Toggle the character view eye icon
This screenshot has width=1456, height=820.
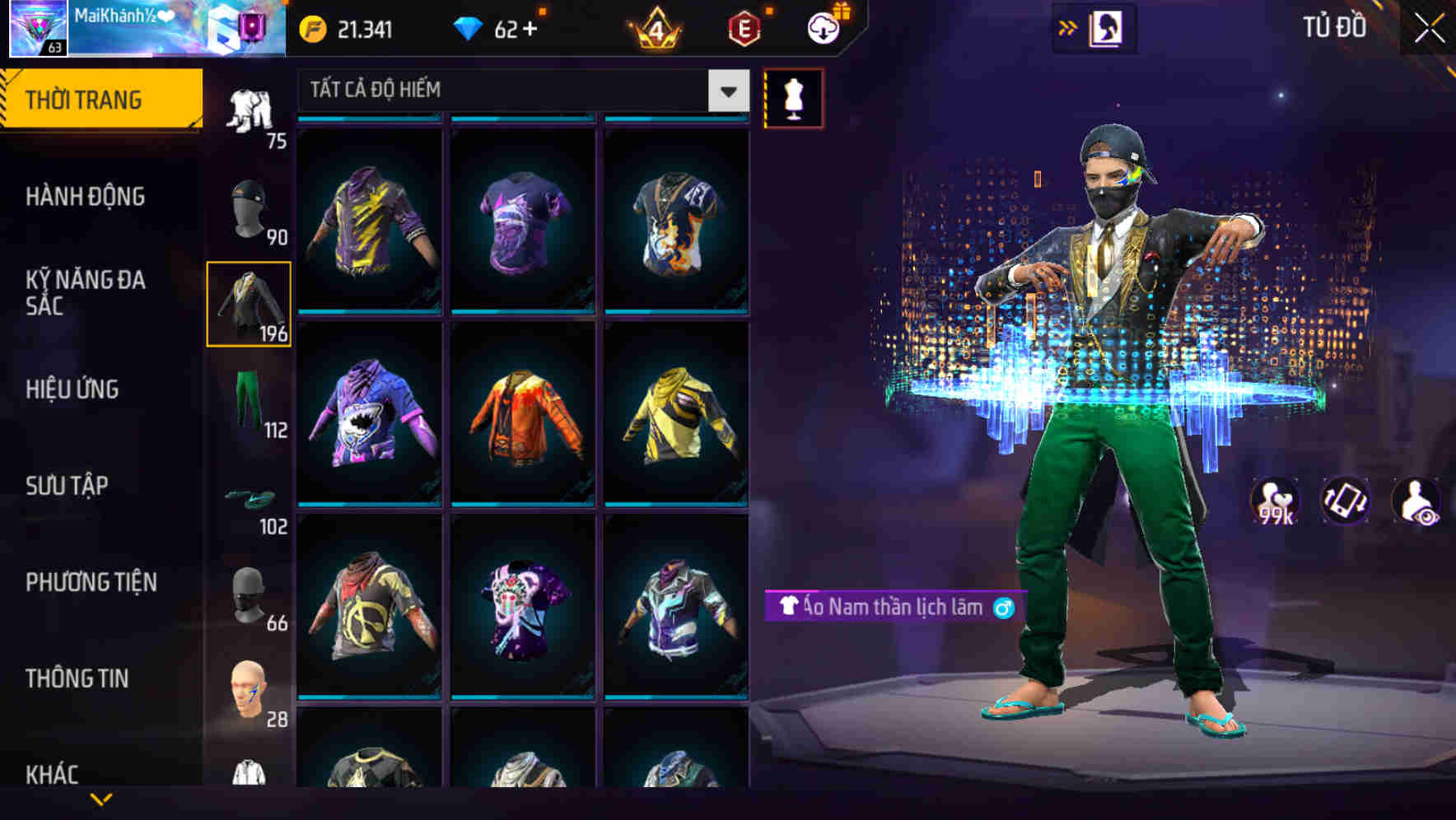click(1420, 500)
